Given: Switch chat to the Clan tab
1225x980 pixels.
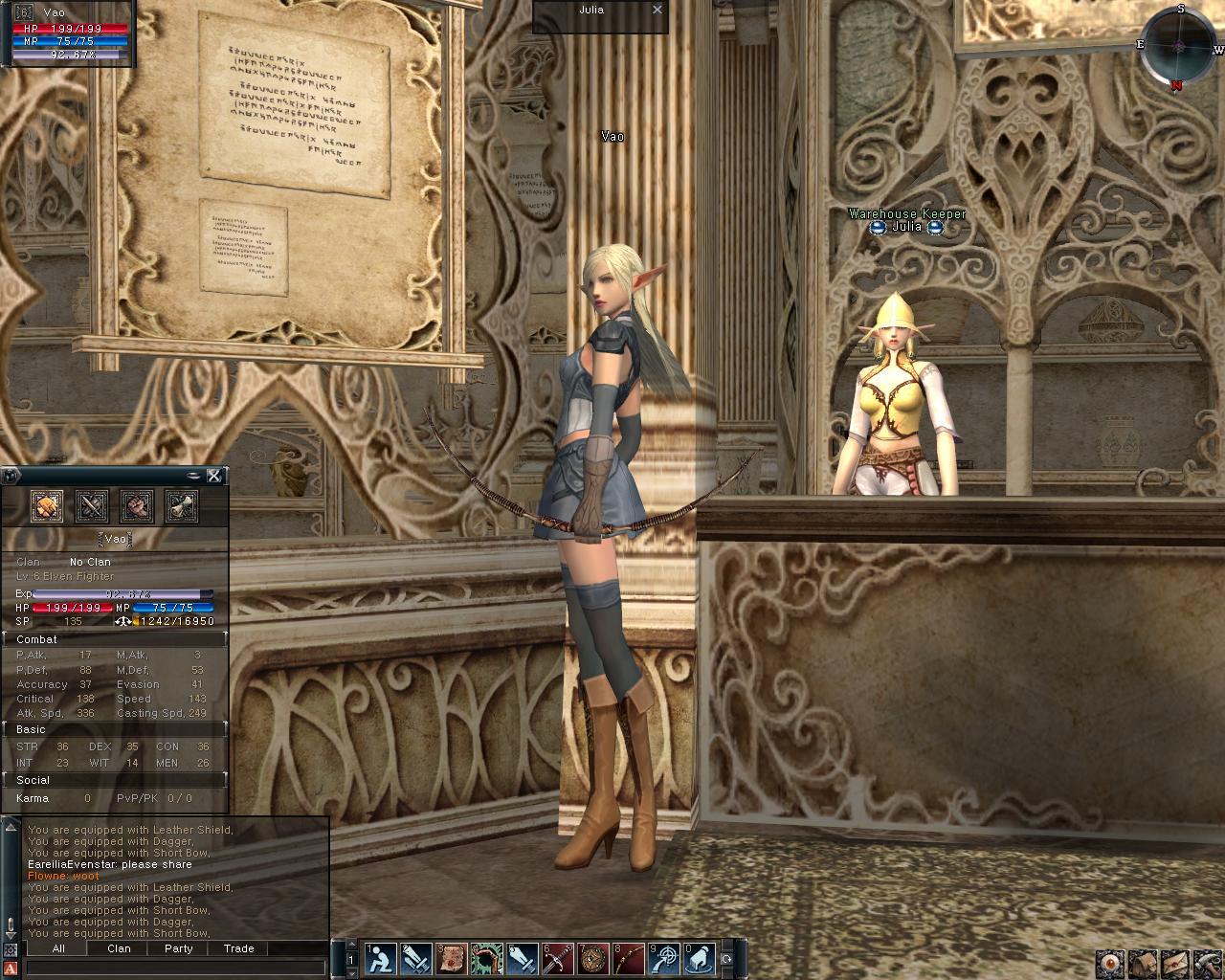Looking at the screenshot, I should (x=119, y=948).
